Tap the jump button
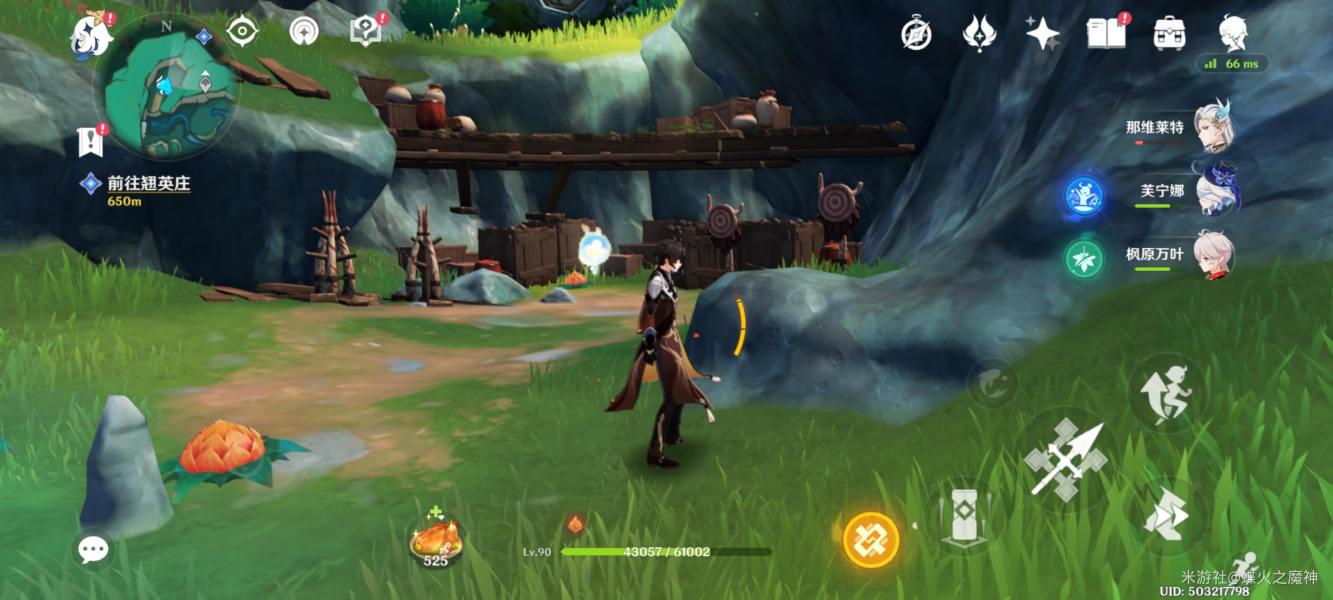Image resolution: width=1333 pixels, height=600 pixels. pyautogui.click(x=1167, y=391)
